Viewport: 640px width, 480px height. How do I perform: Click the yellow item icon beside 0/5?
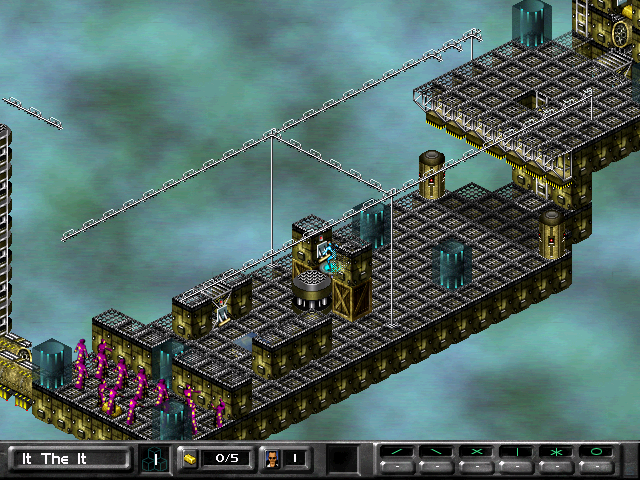[189, 459]
